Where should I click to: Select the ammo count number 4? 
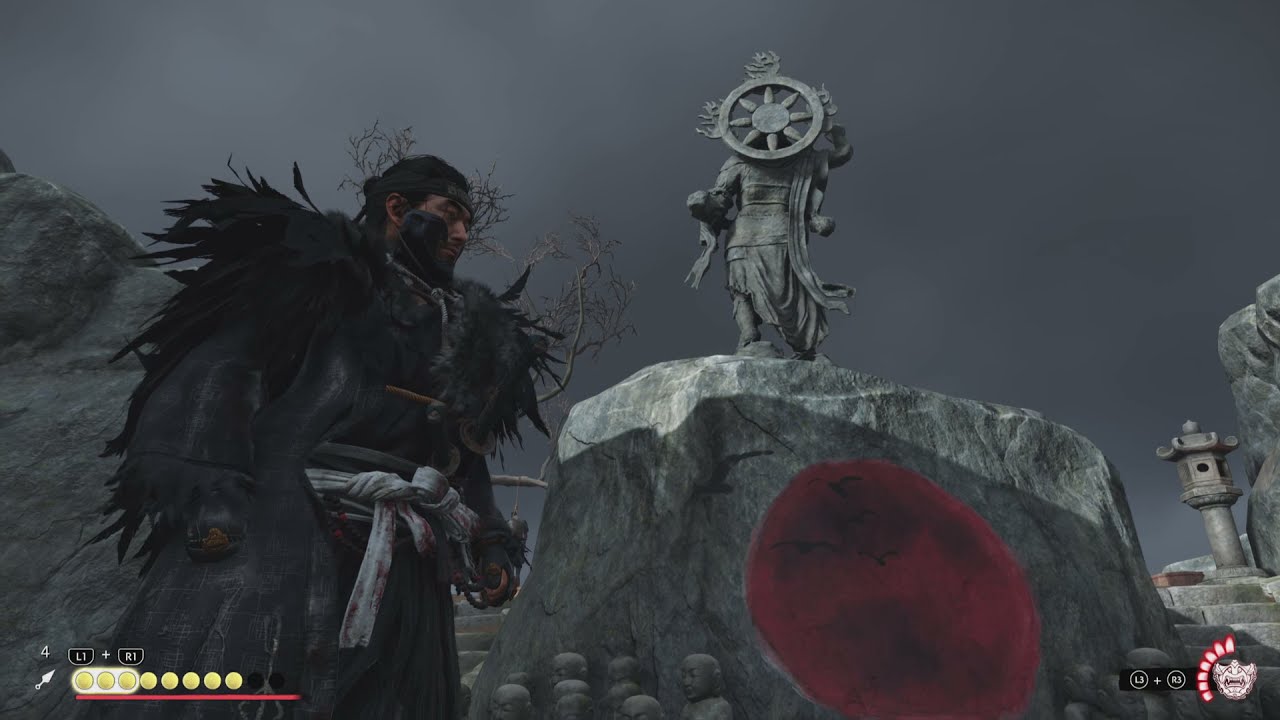[44, 651]
